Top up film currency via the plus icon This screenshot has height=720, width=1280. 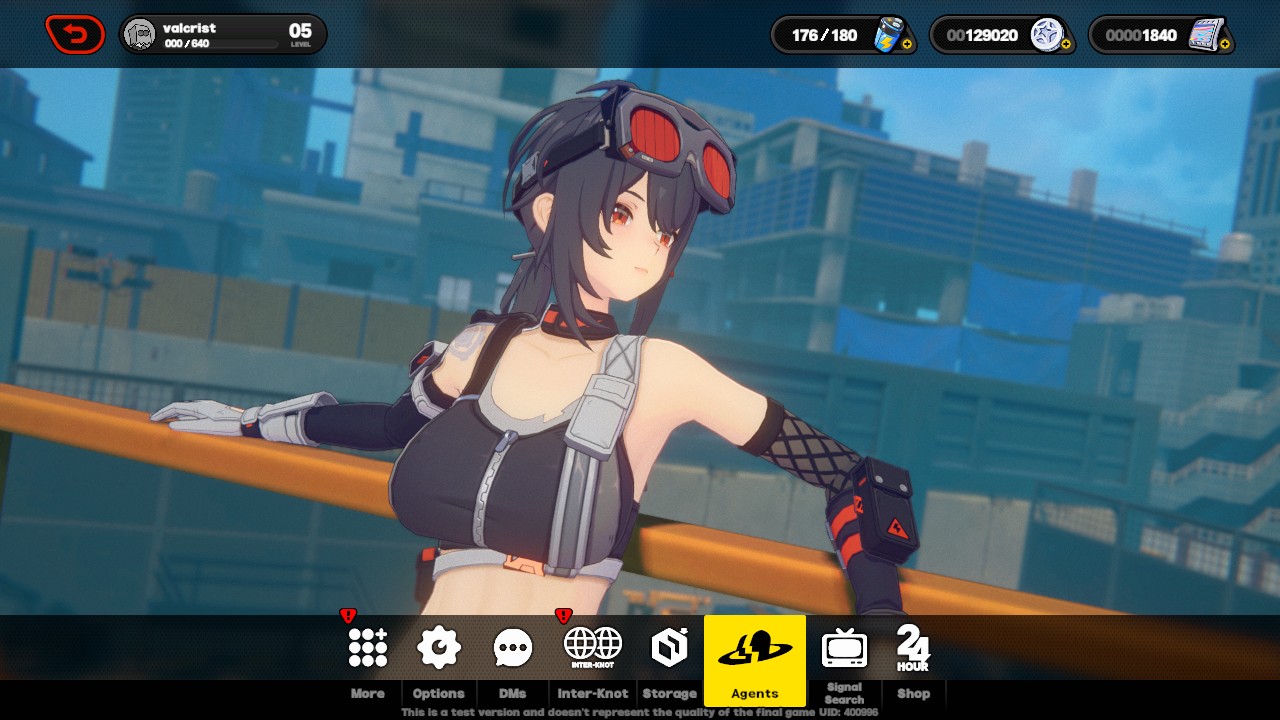[x=1226, y=45]
